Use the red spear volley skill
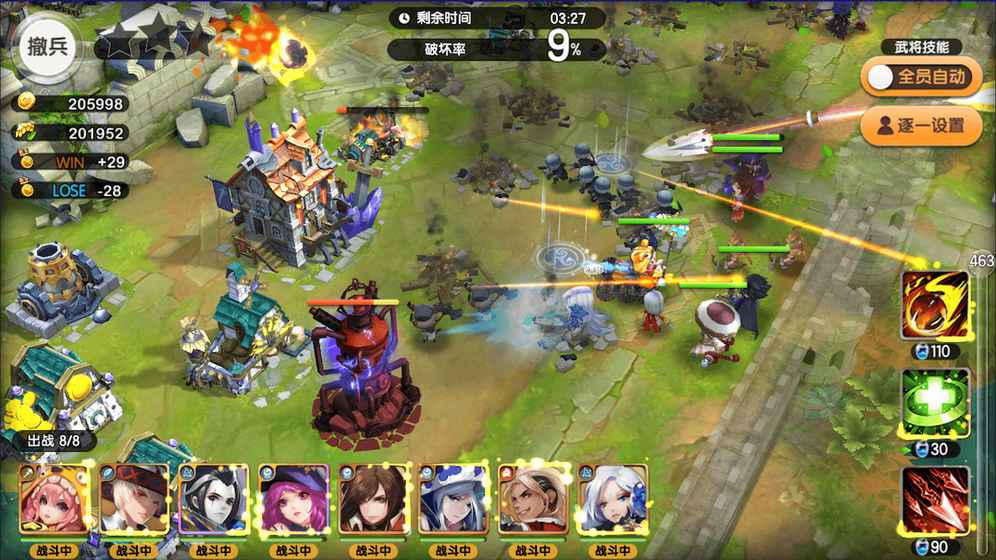The width and height of the screenshot is (996, 560). [x=935, y=499]
